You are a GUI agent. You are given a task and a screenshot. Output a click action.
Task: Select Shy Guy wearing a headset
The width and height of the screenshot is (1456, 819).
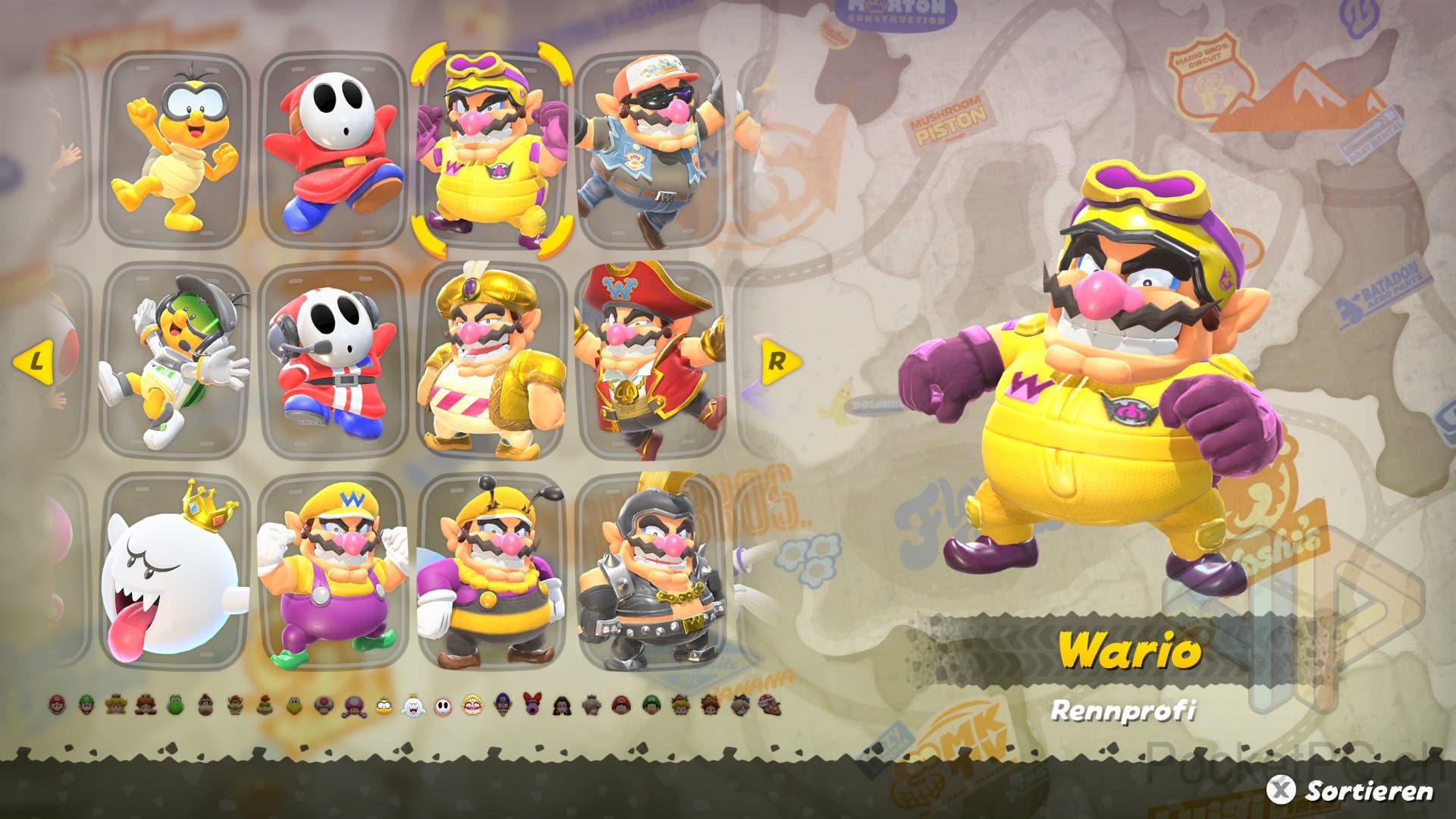[334, 361]
